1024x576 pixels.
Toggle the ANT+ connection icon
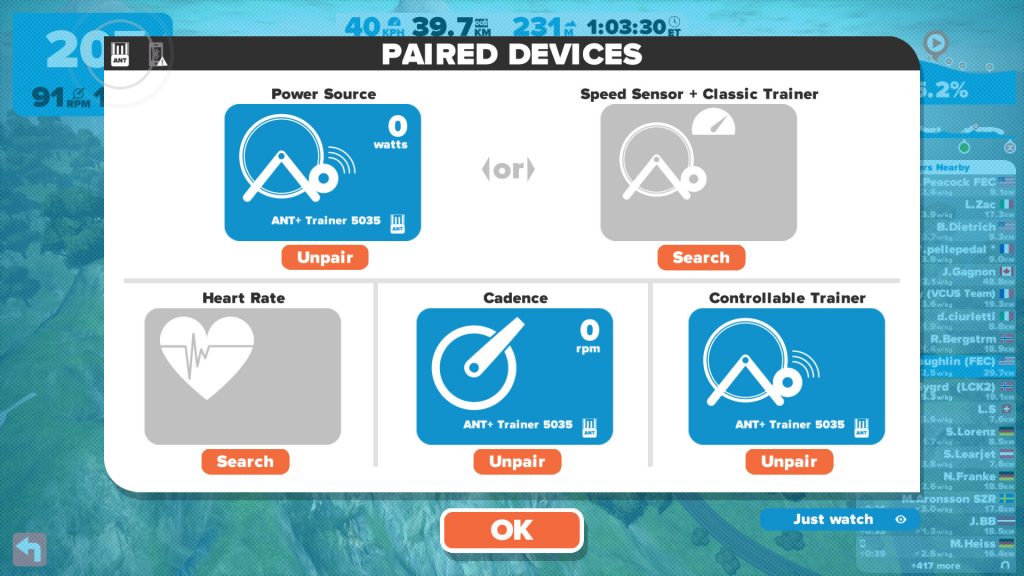(x=122, y=54)
